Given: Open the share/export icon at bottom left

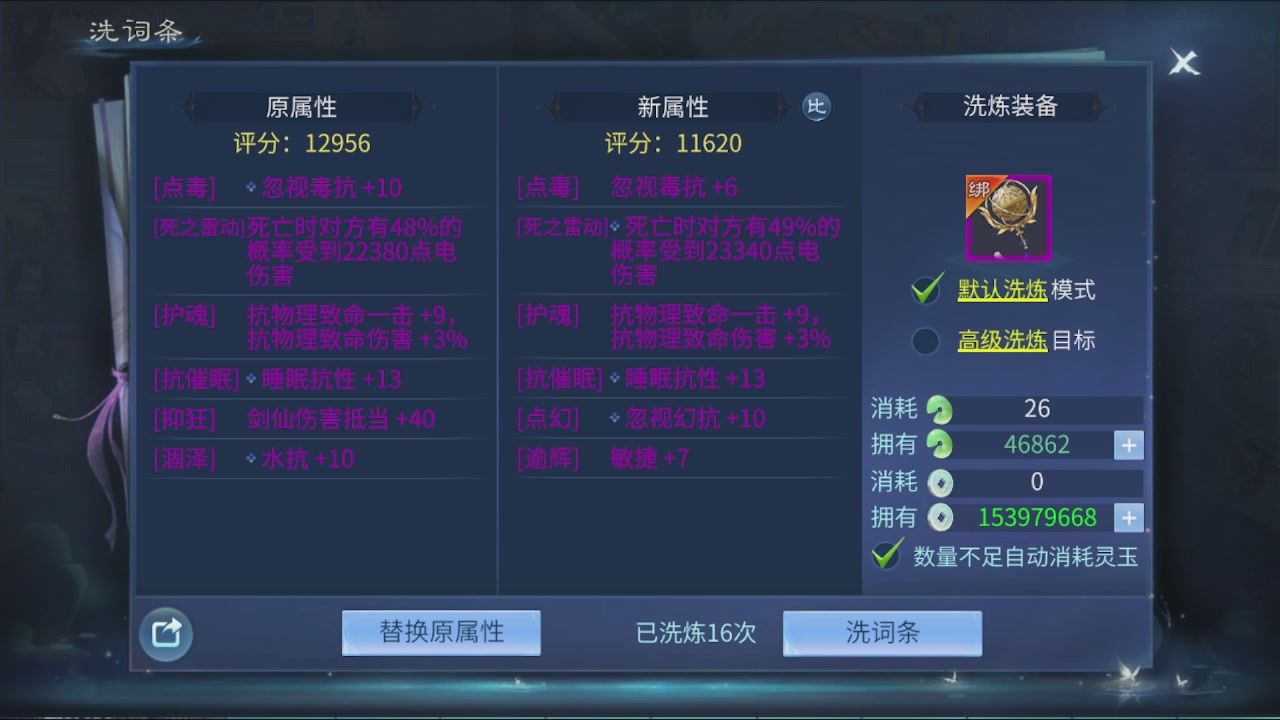Looking at the screenshot, I should tap(165, 634).
